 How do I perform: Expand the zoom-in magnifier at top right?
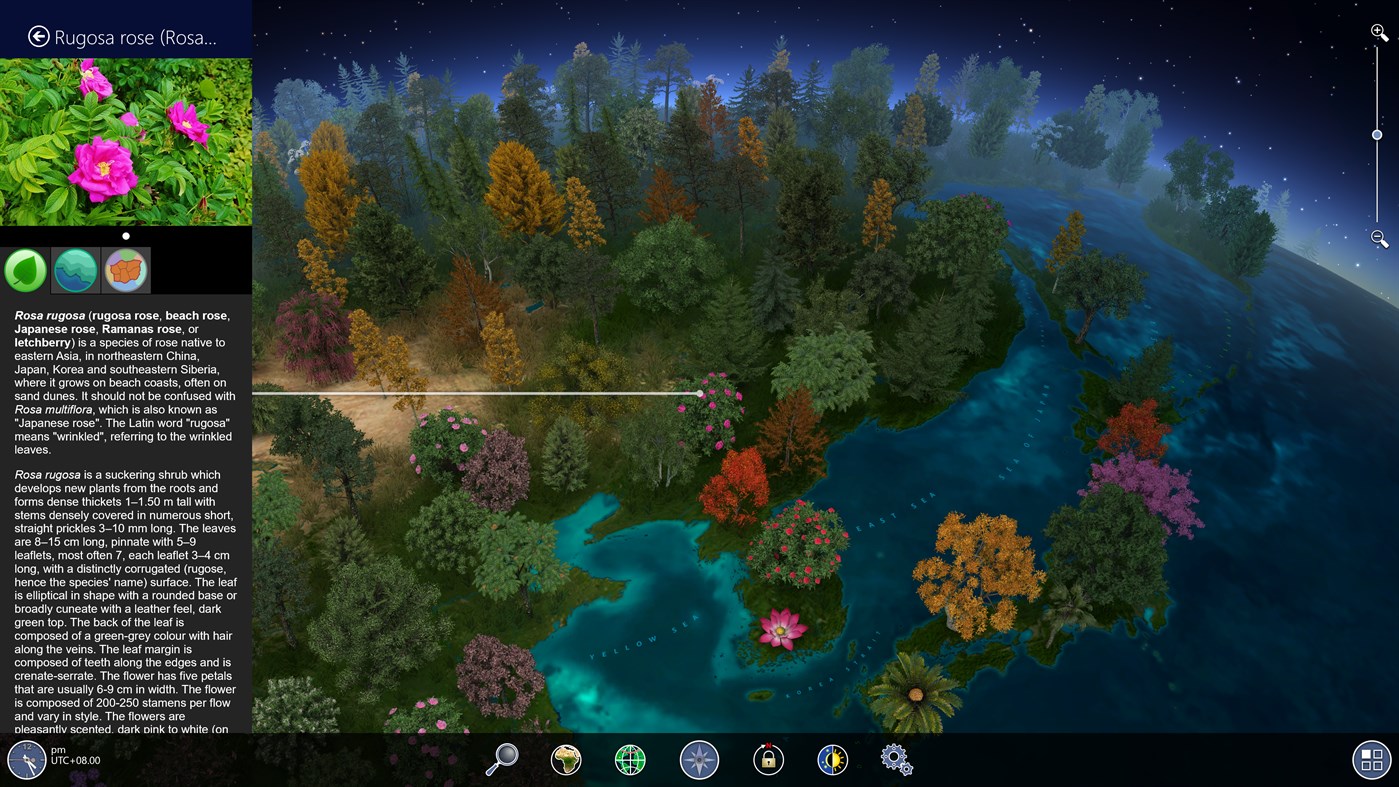tap(1376, 31)
